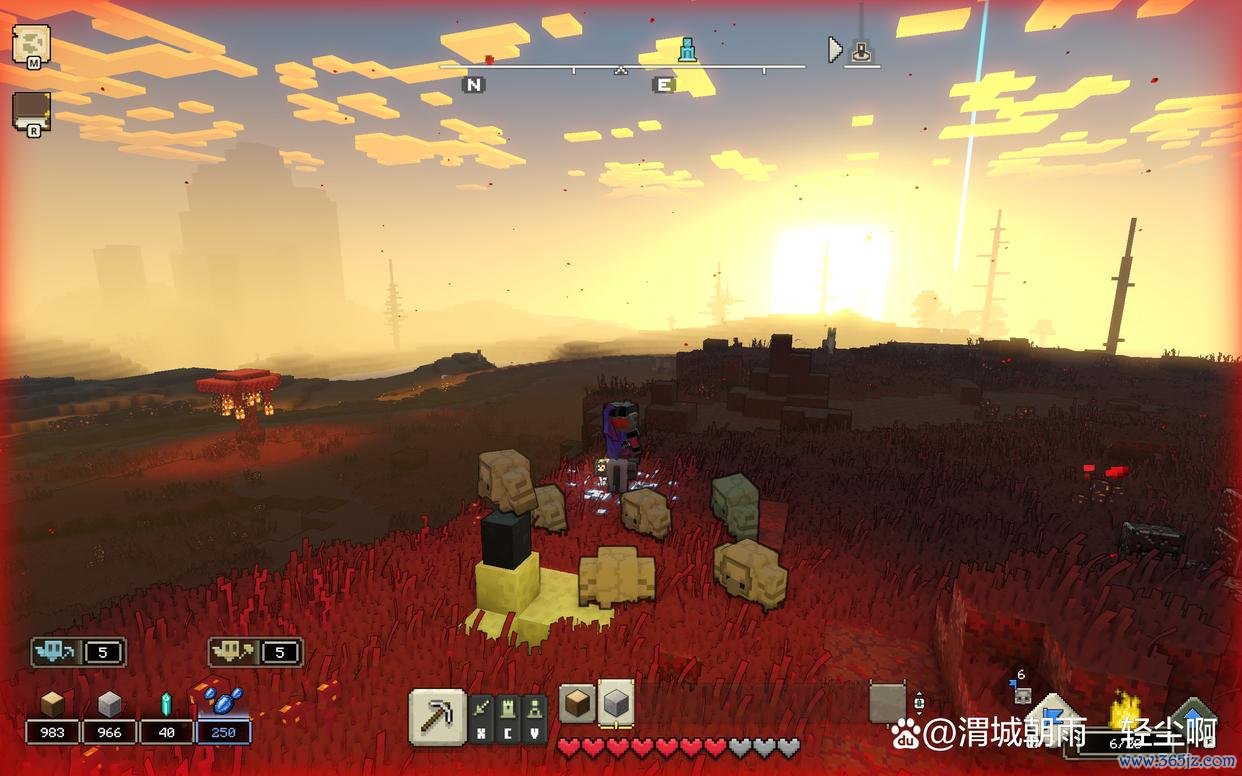The image size is (1242, 776).
Task: Select the pickaxe gather tool
Action: [x=437, y=716]
